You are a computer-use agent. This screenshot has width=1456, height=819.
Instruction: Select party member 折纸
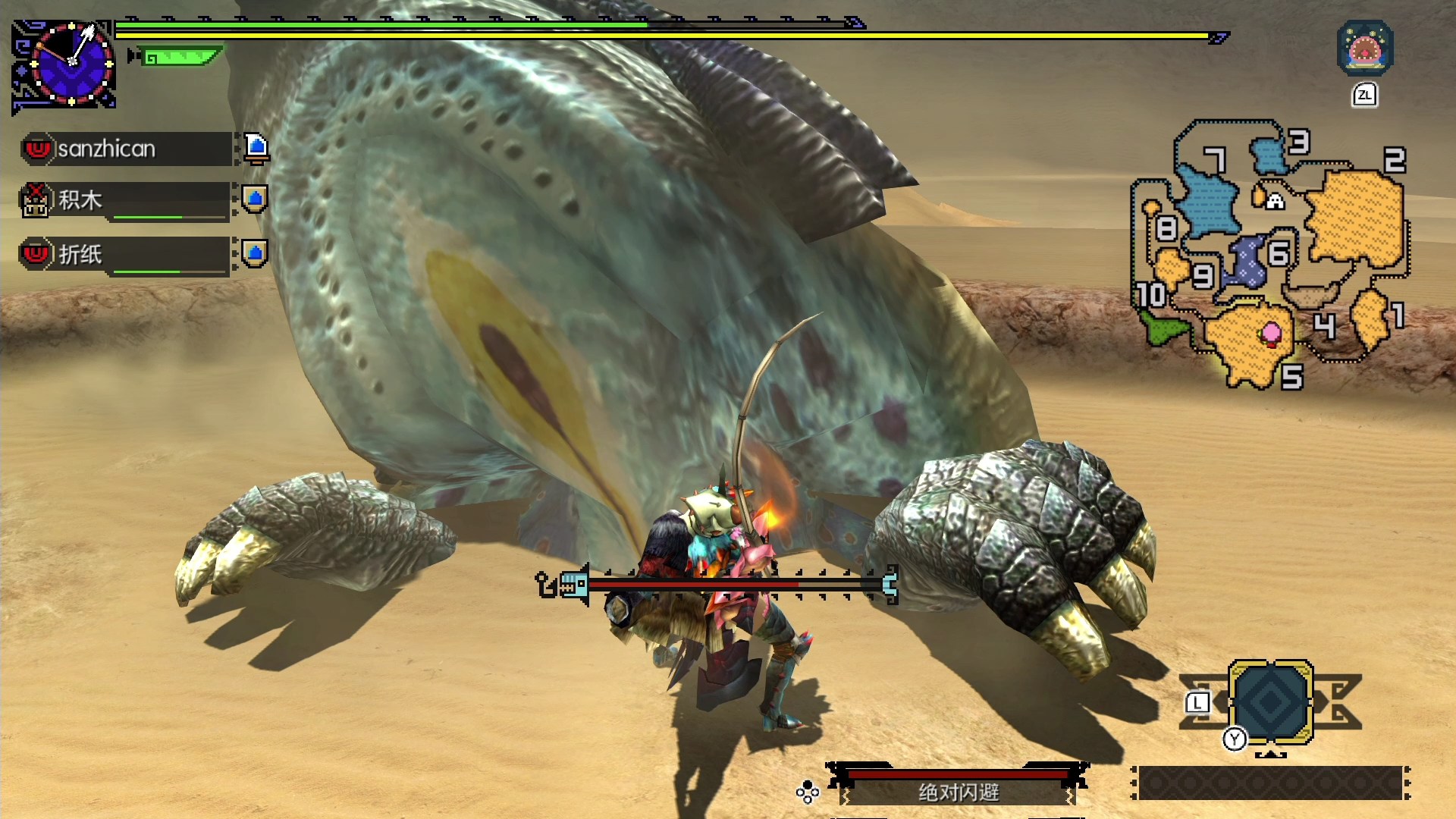coord(125,255)
